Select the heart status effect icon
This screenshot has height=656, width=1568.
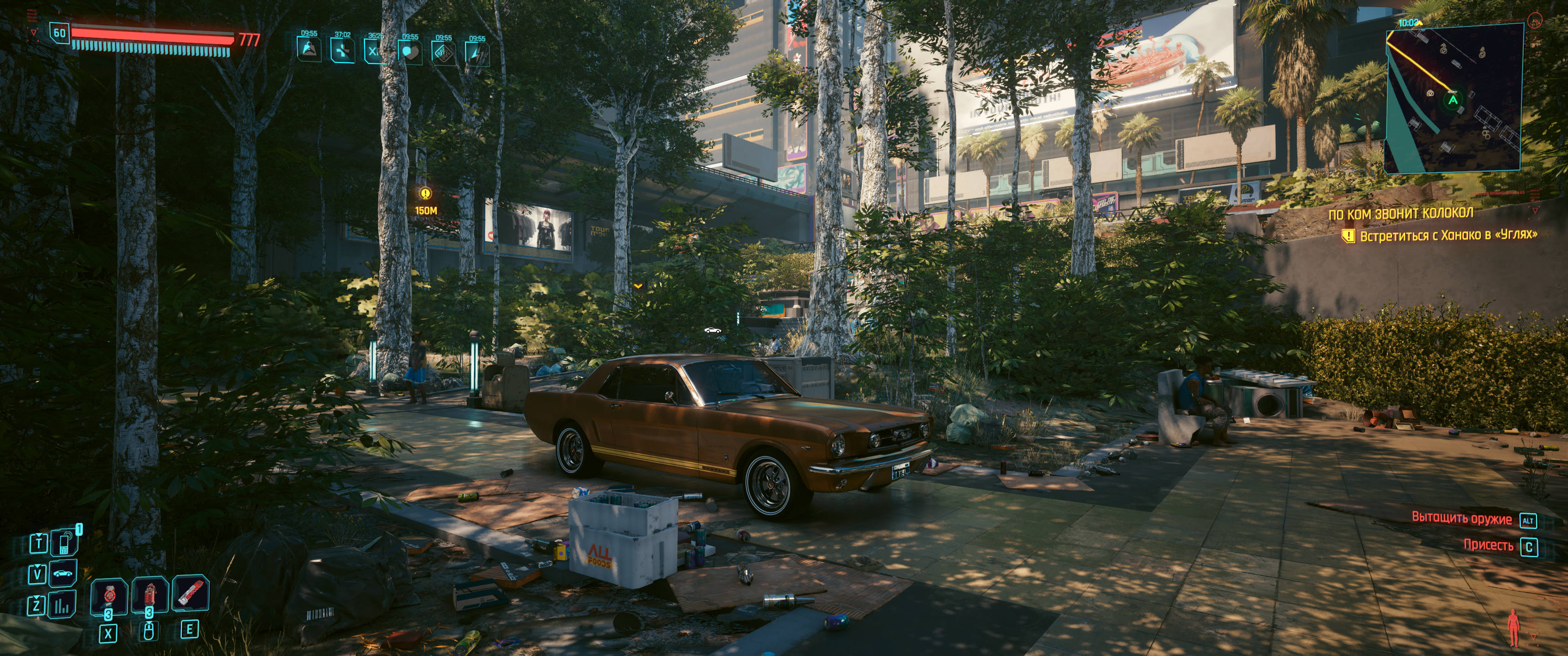(410, 52)
